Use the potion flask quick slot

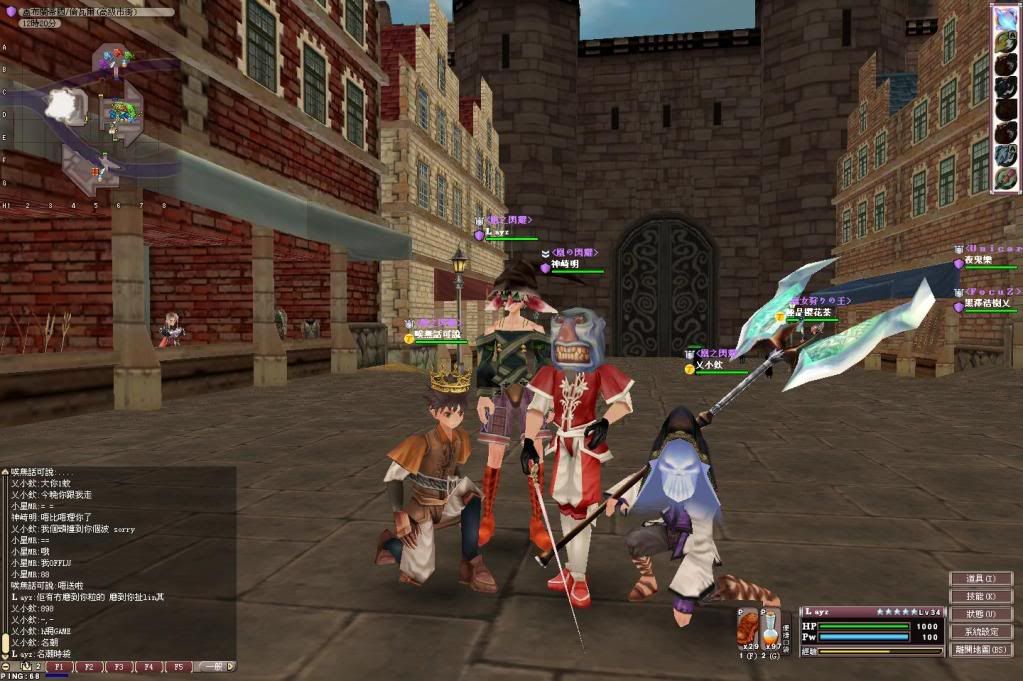tap(771, 629)
